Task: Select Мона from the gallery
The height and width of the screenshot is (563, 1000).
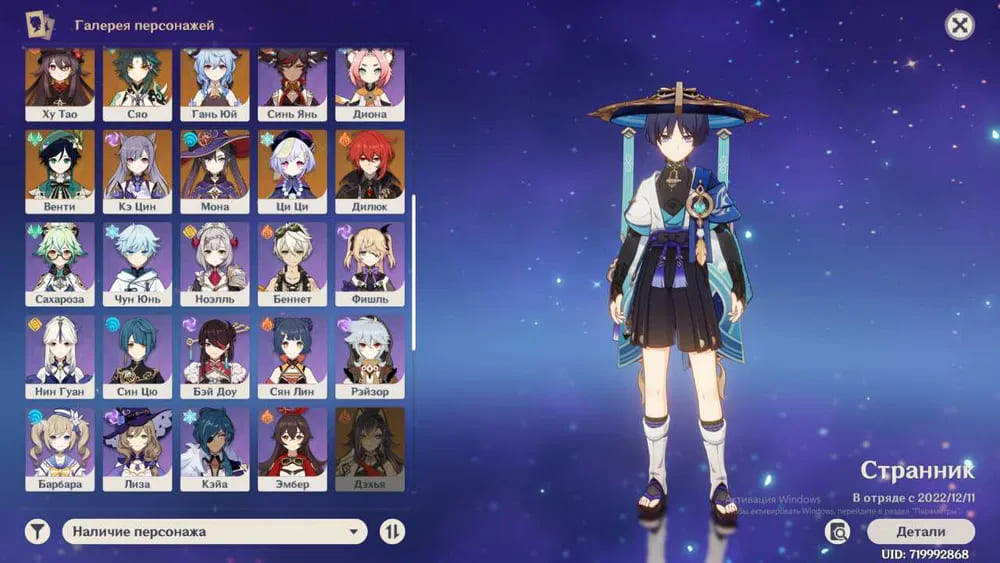Action: [x=215, y=170]
